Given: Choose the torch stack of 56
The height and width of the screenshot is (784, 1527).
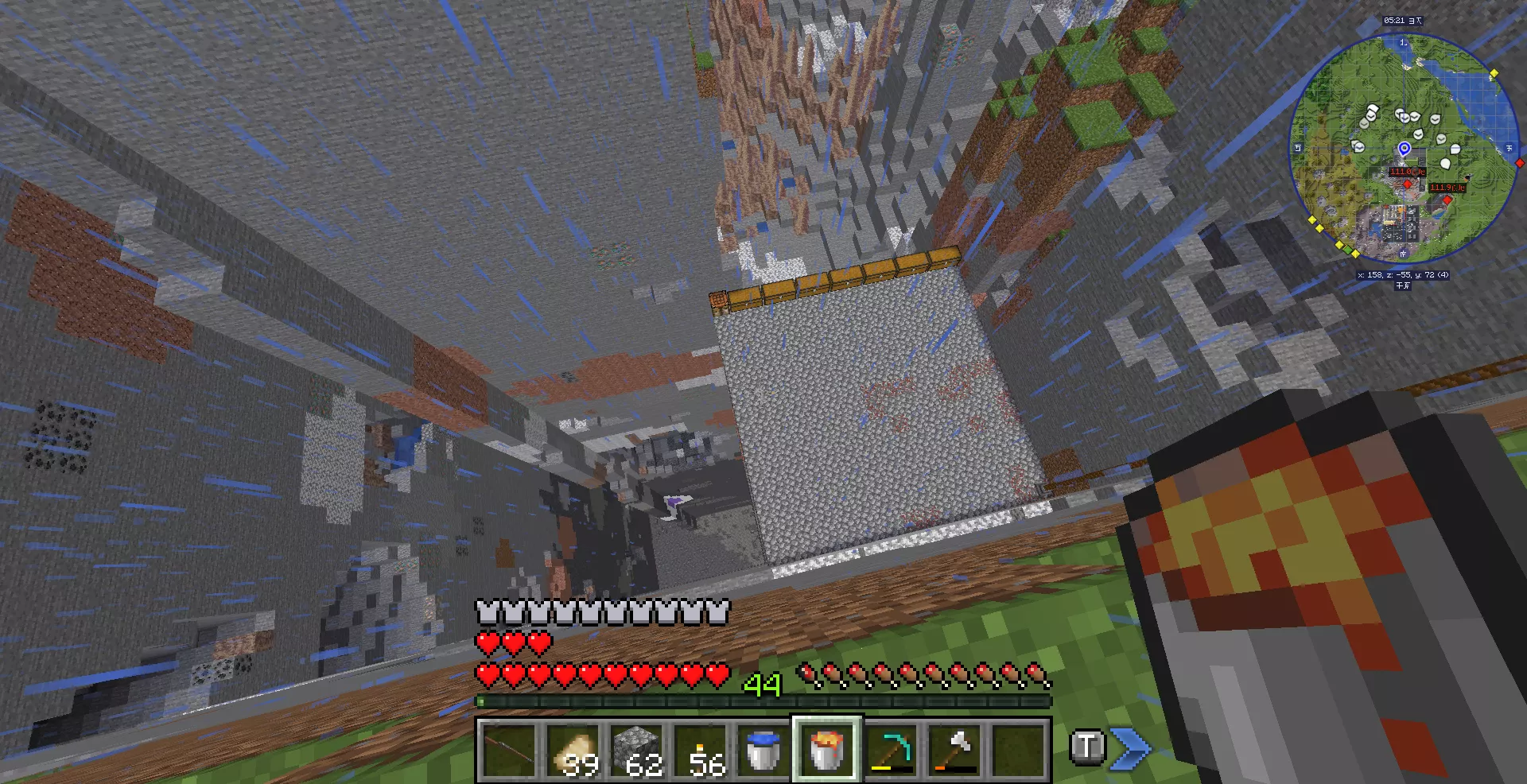Looking at the screenshot, I should point(700,750).
